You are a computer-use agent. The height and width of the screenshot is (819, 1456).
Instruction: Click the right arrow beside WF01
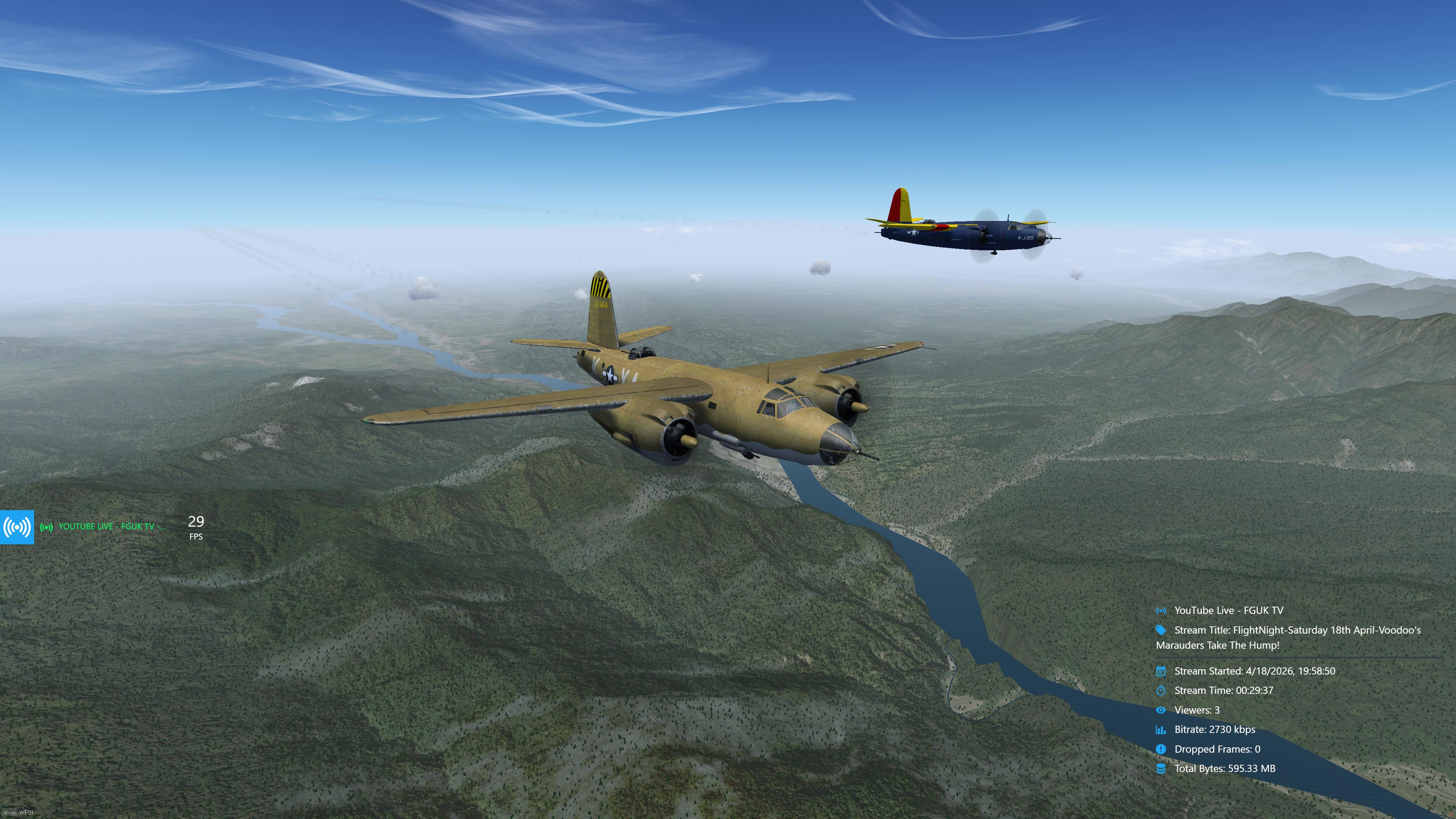(13, 813)
